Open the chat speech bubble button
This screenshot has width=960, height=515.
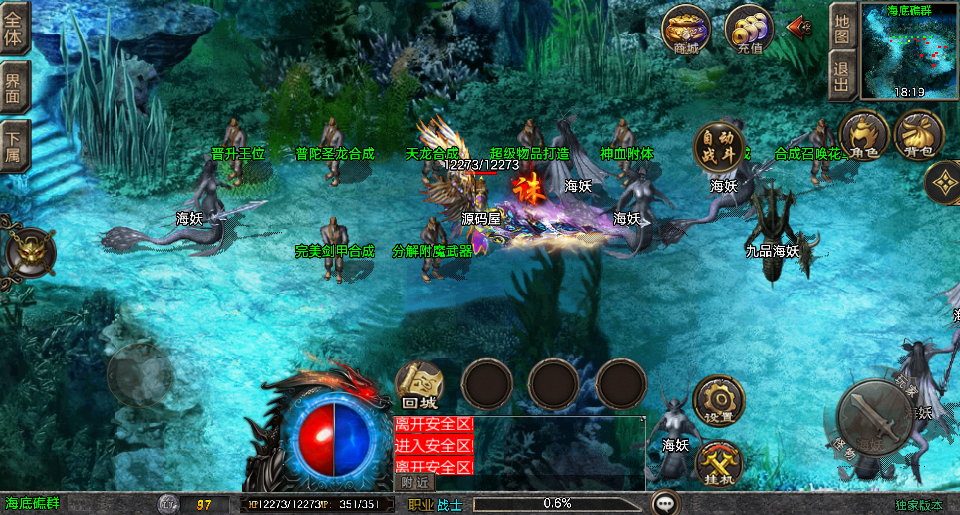pos(665,502)
